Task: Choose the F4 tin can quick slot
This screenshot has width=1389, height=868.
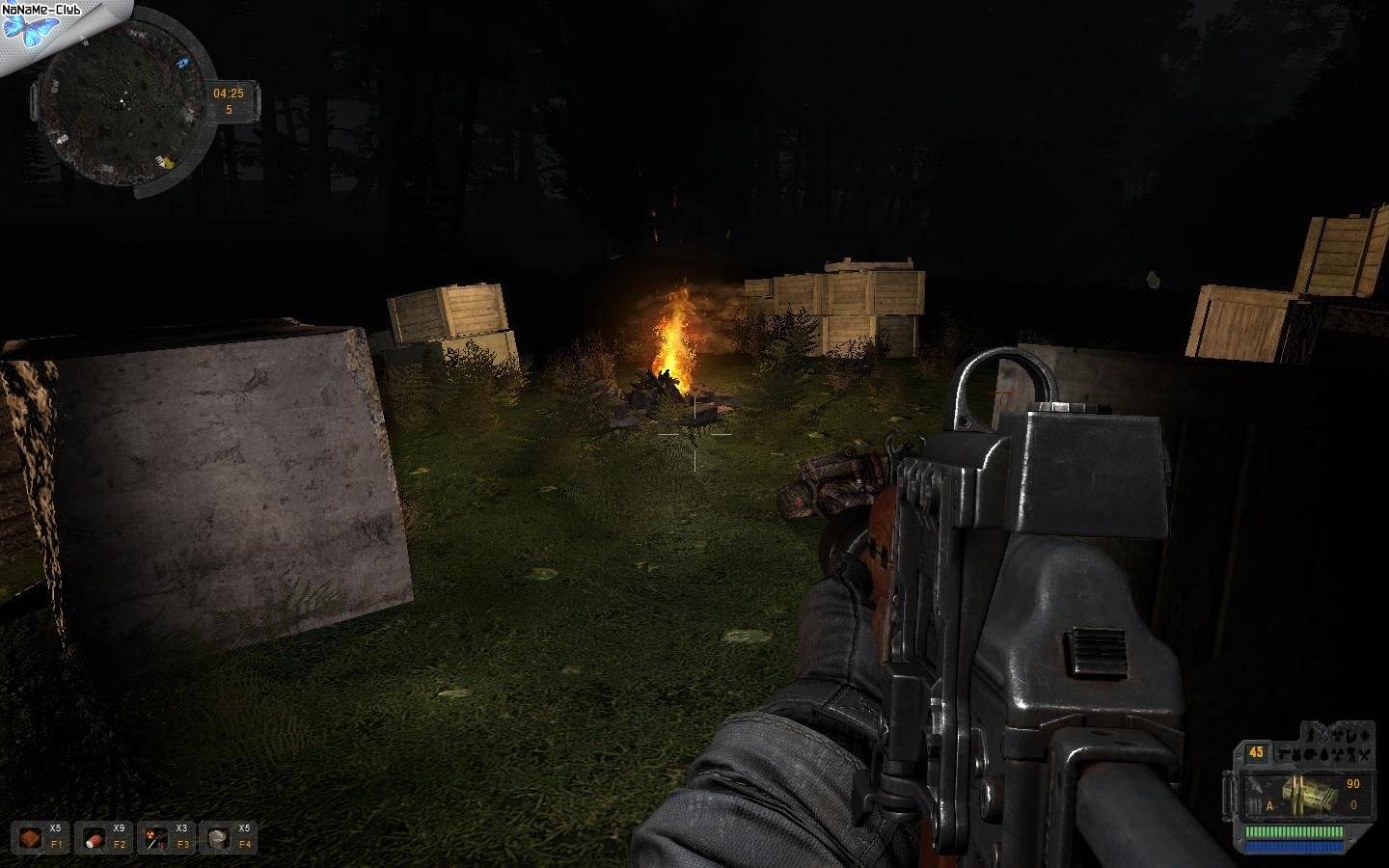Action: point(218,836)
